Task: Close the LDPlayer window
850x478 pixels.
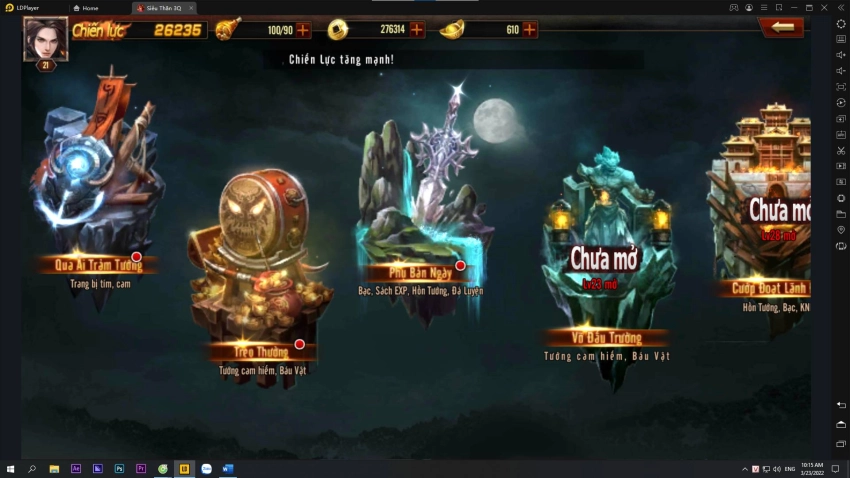Action: 840,7
